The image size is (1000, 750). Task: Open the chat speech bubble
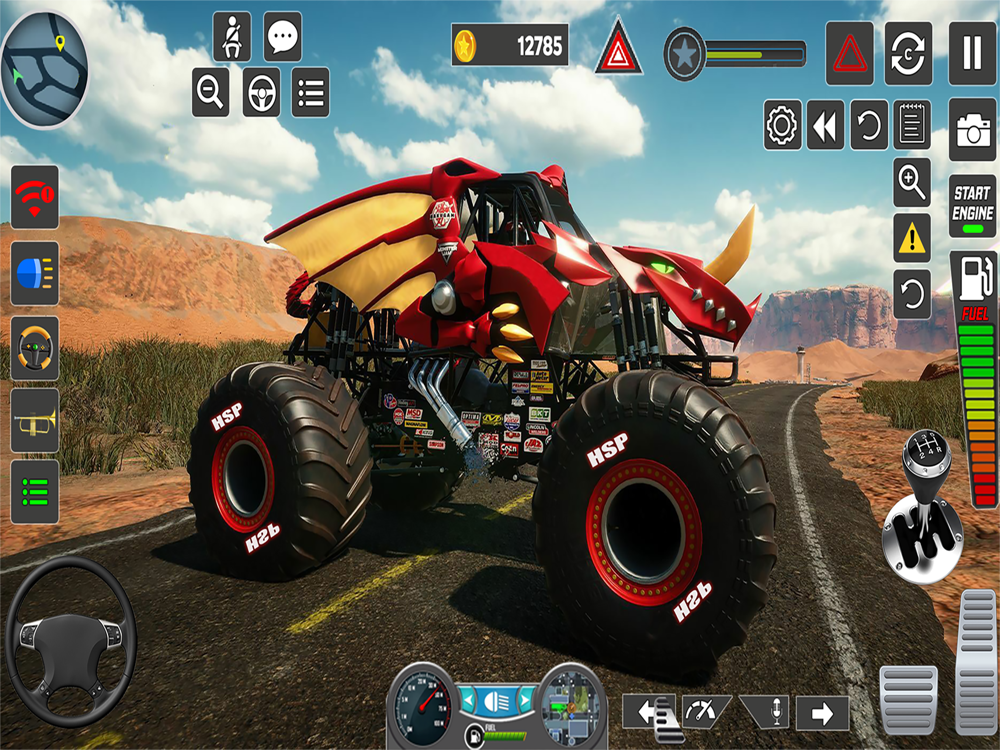coord(283,37)
